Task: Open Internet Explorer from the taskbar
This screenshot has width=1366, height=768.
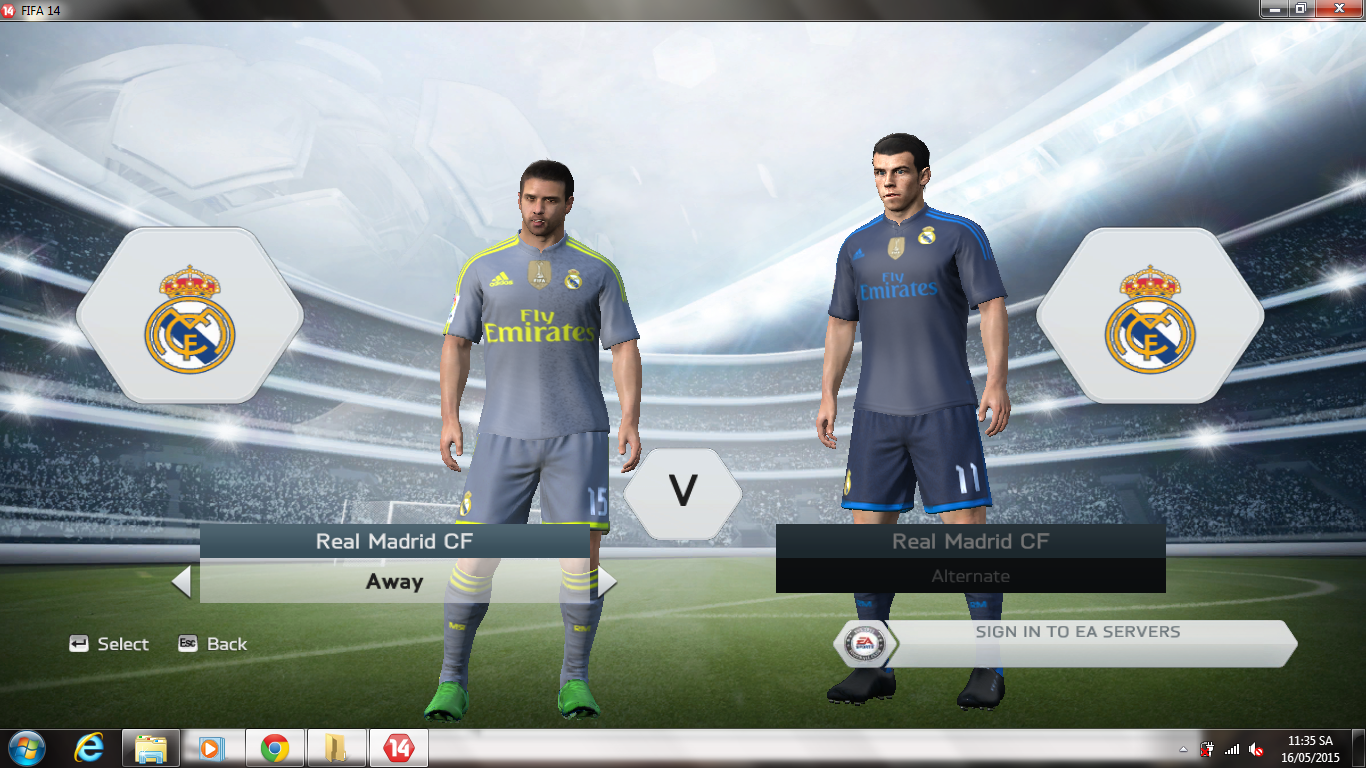Action: (89, 748)
